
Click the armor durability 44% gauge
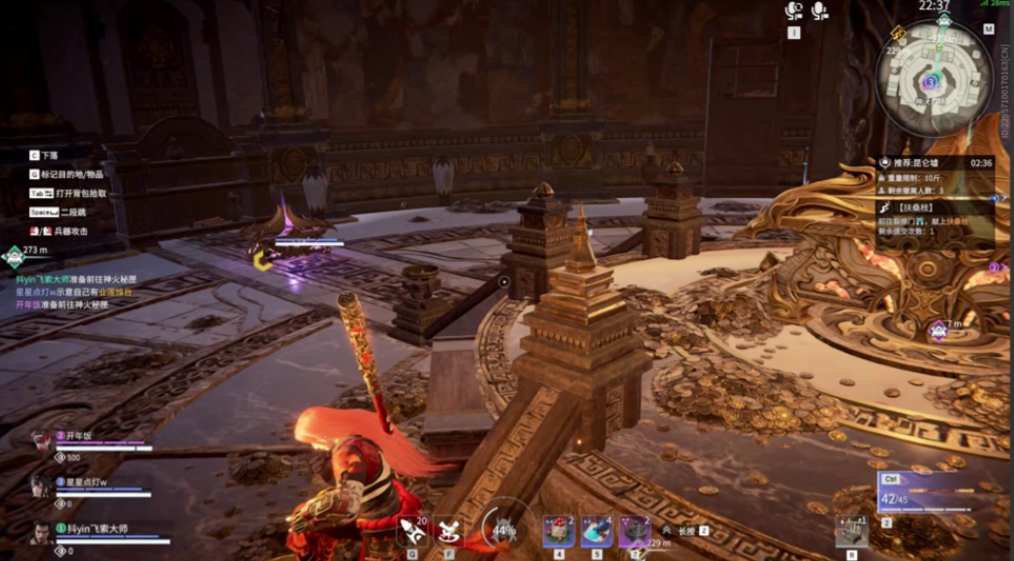tap(505, 527)
